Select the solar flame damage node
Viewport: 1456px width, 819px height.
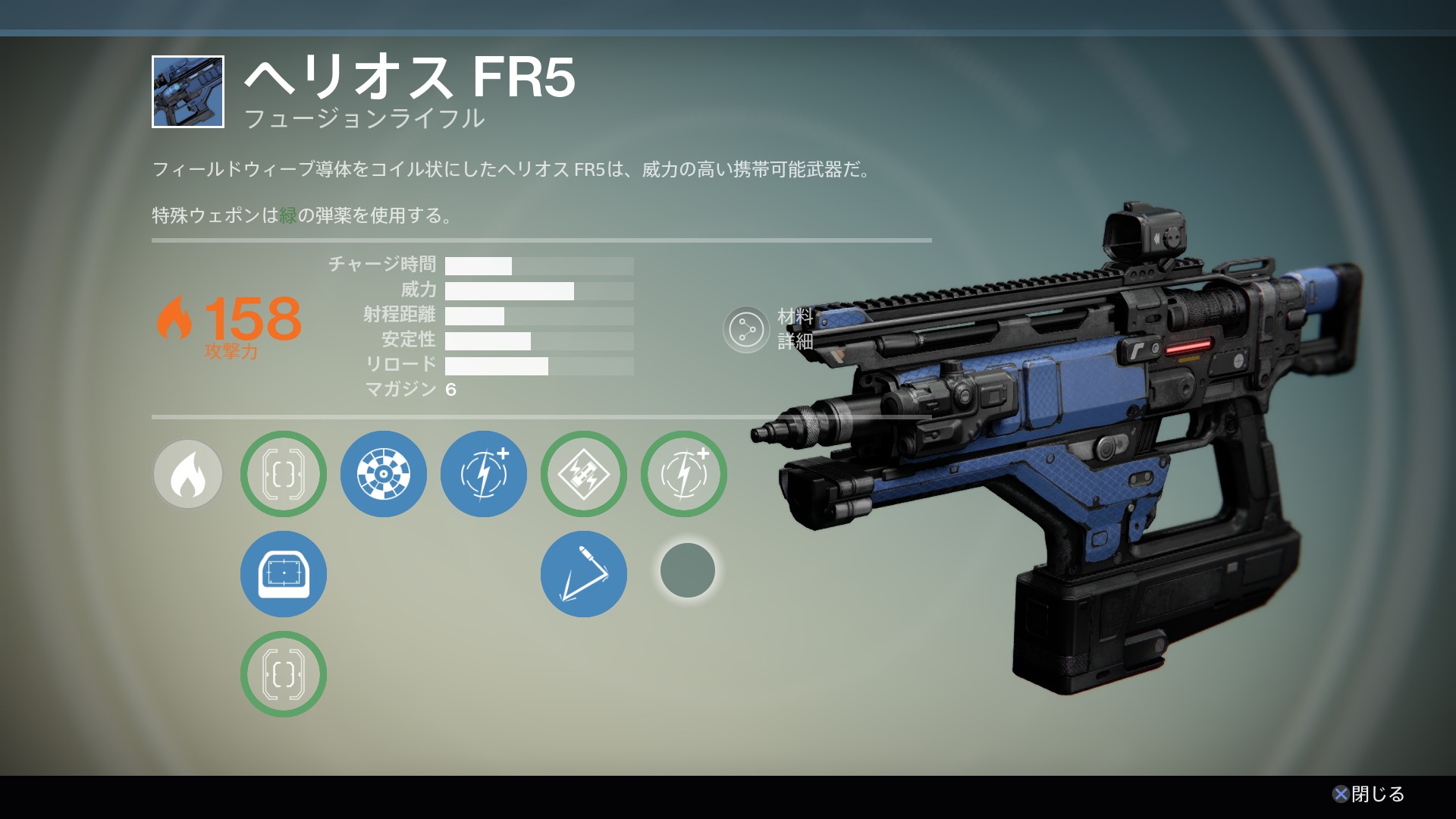(x=188, y=475)
